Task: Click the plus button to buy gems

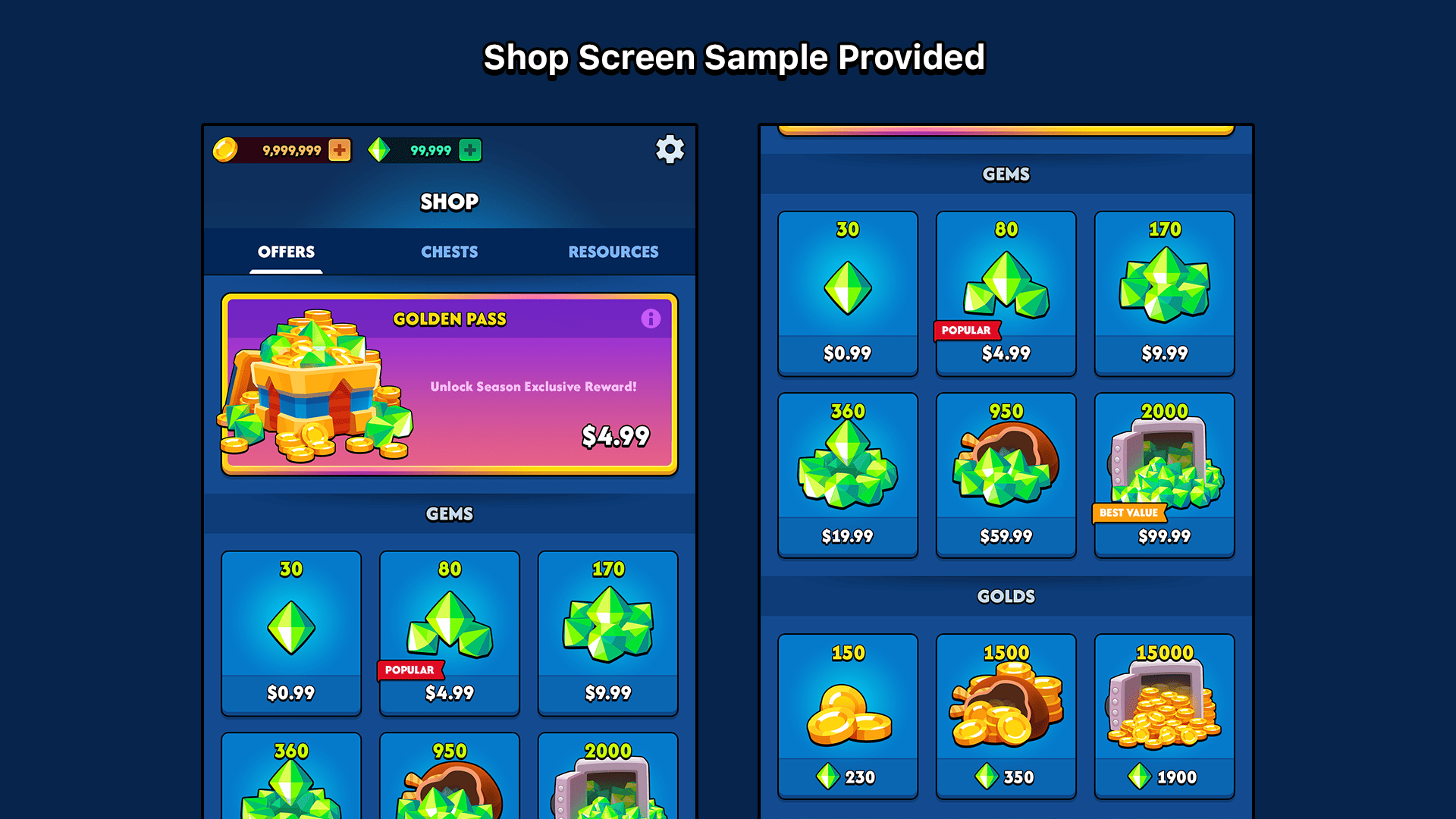Action: pyautogui.click(x=470, y=149)
